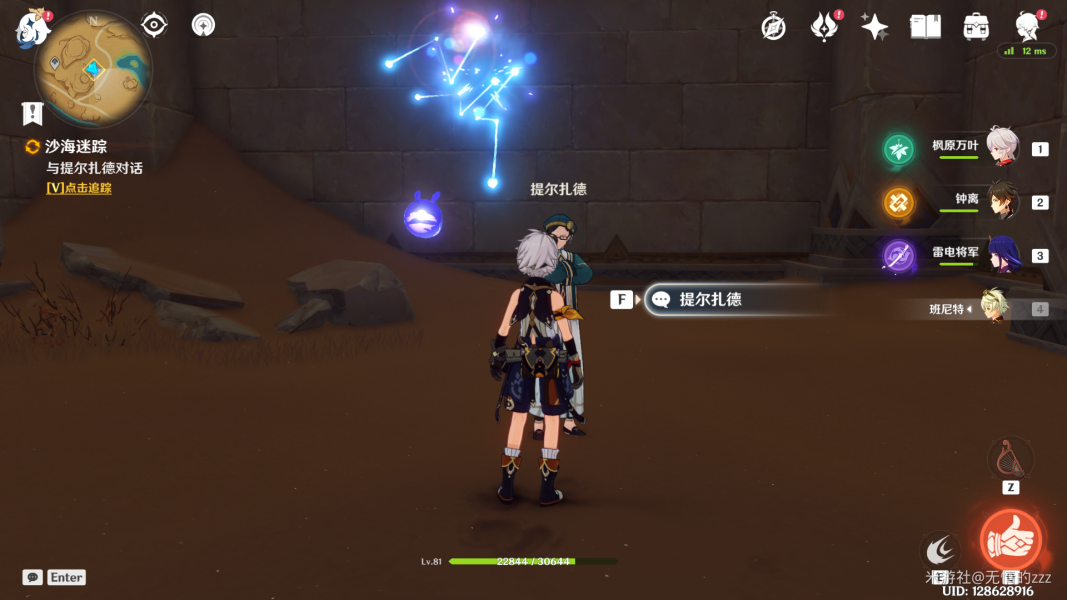Track the 沙海迷踪 quest objective
The image size is (1067, 600).
click(x=76, y=146)
